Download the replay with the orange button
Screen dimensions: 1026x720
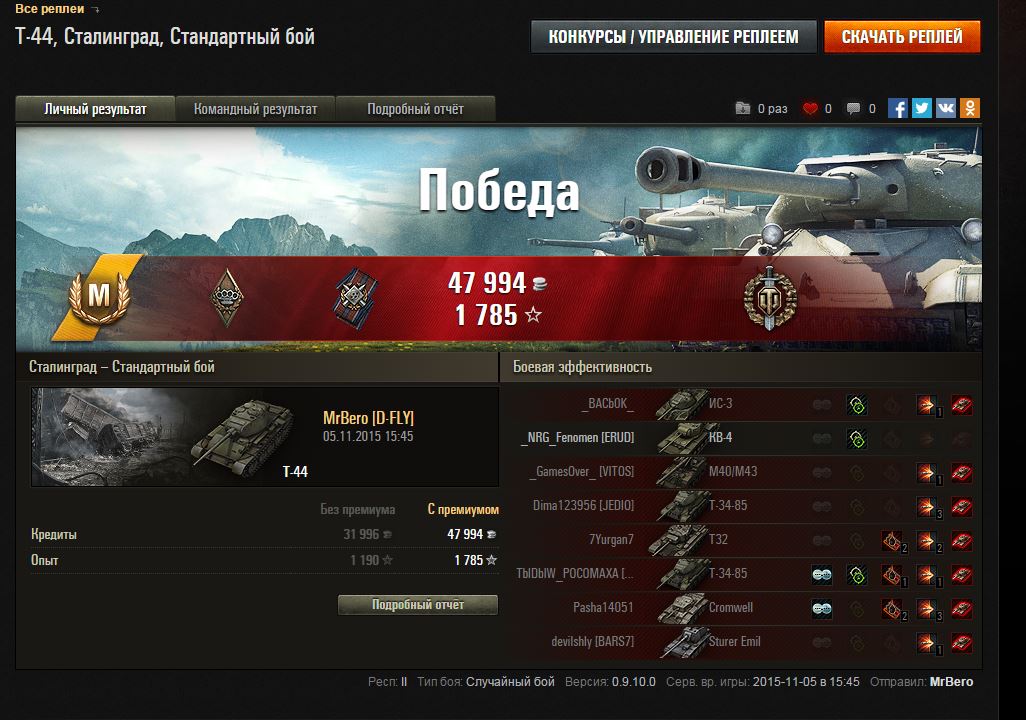(902, 37)
